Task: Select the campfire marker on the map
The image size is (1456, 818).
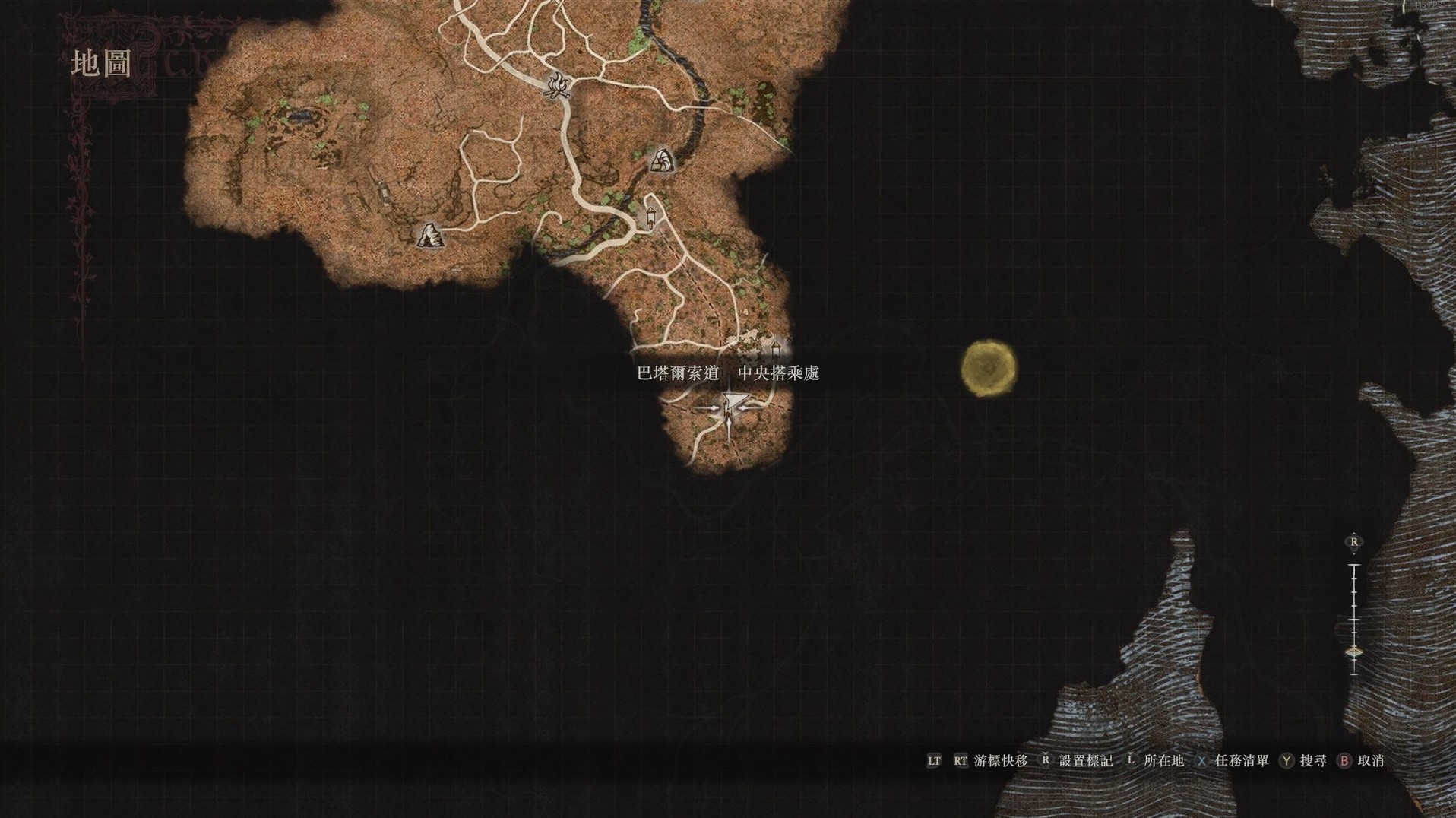Action: pyautogui.click(x=559, y=85)
